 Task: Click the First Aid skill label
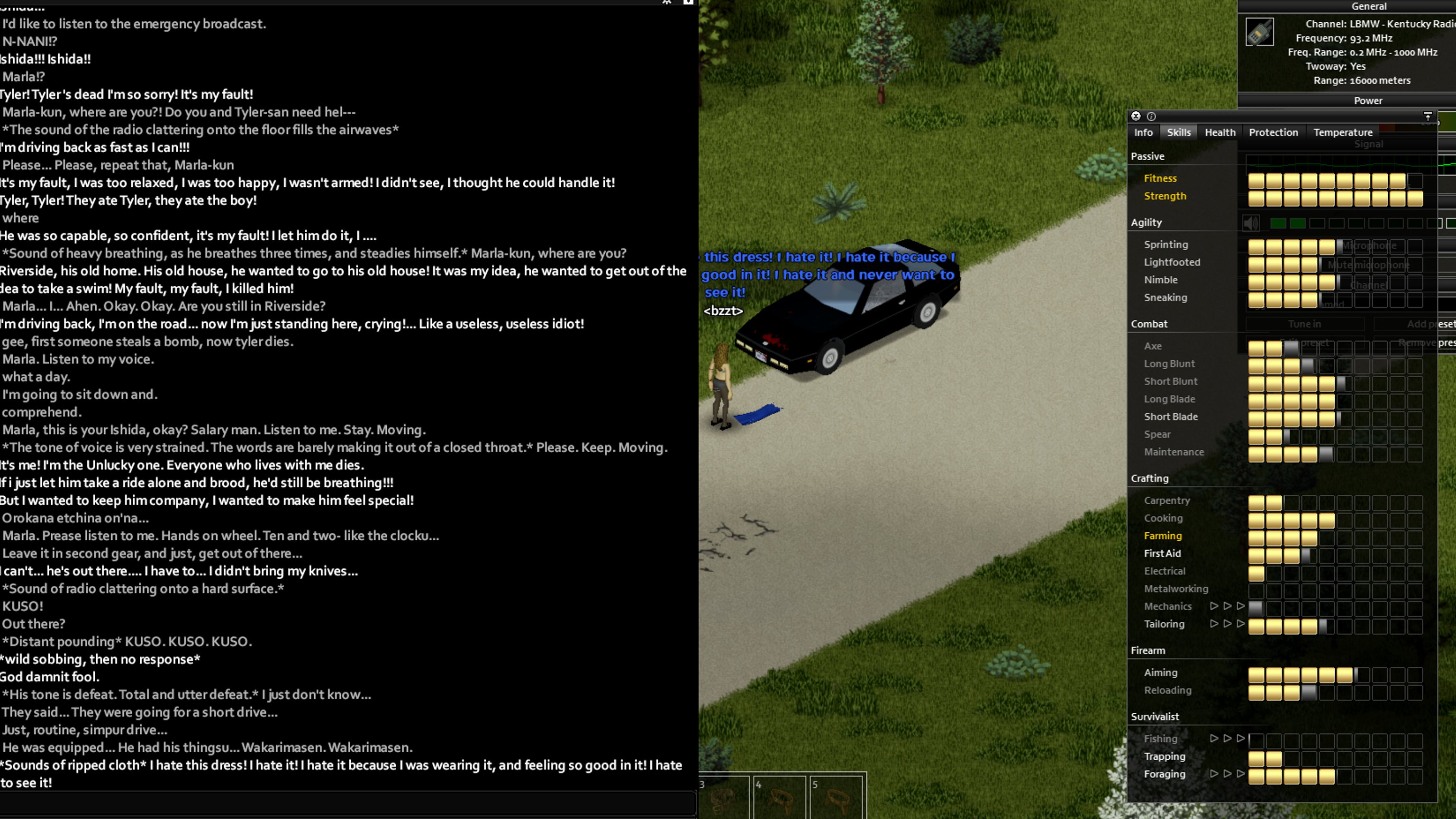coord(1162,554)
